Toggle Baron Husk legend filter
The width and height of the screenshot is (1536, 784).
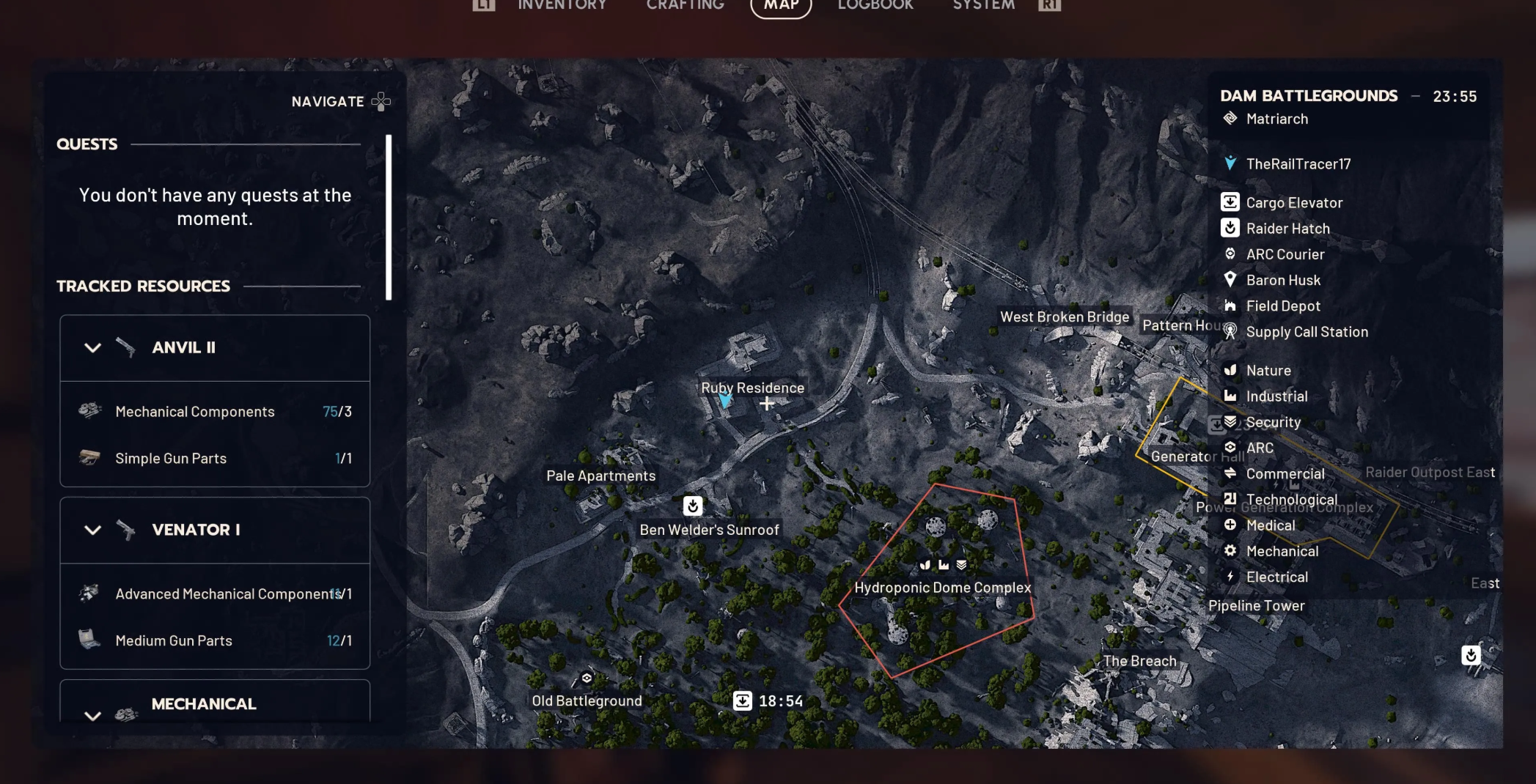(1282, 280)
